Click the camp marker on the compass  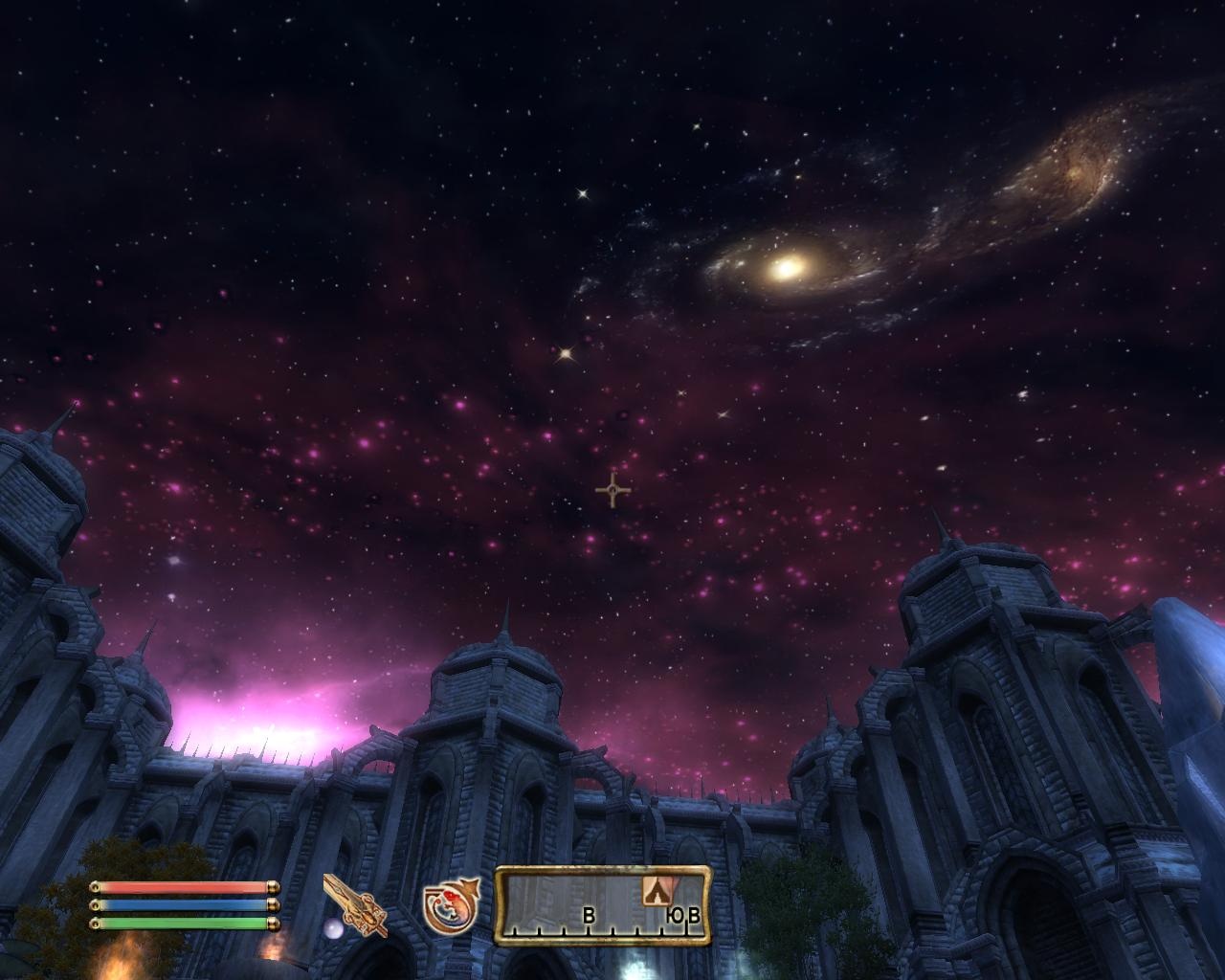point(655,891)
